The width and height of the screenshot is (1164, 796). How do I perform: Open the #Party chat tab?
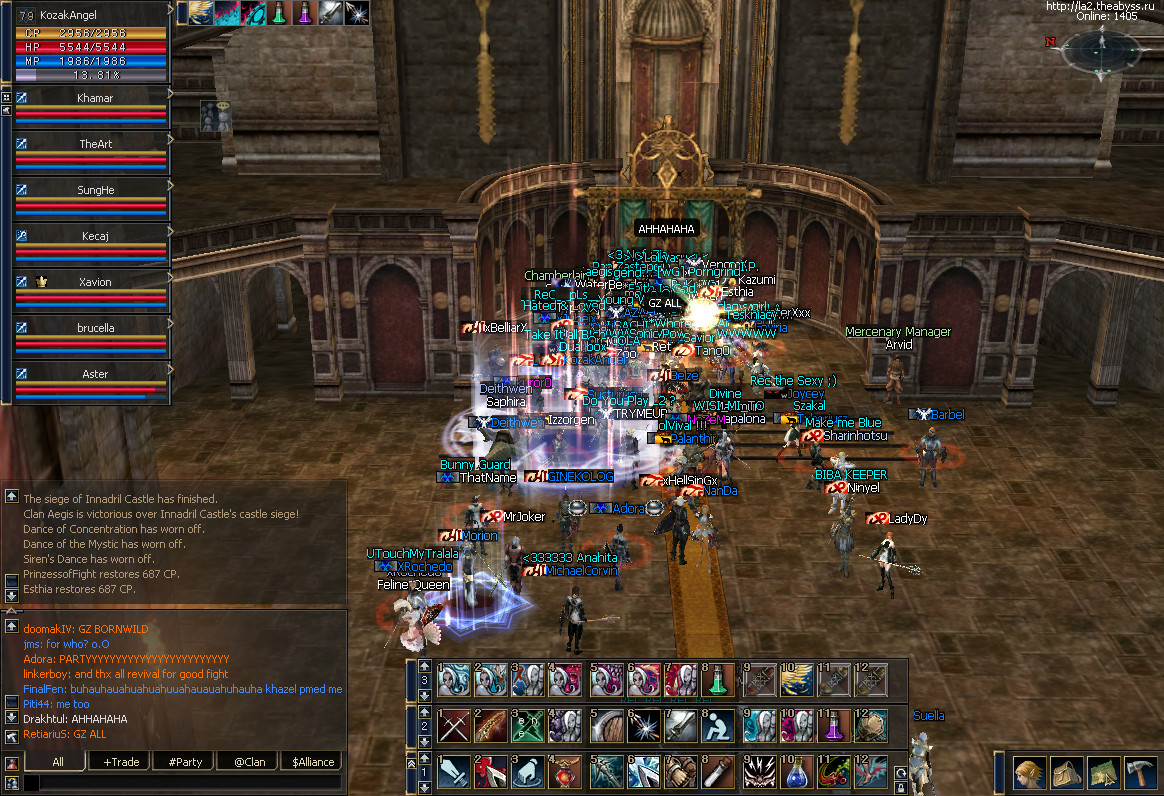pos(185,762)
